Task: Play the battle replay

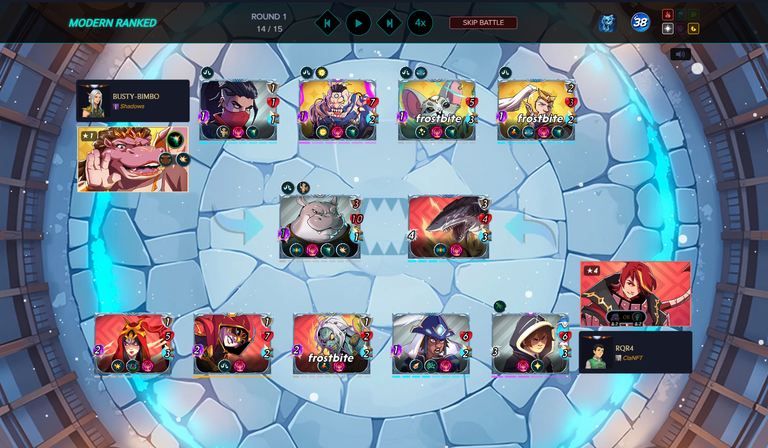Action: point(358,22)
